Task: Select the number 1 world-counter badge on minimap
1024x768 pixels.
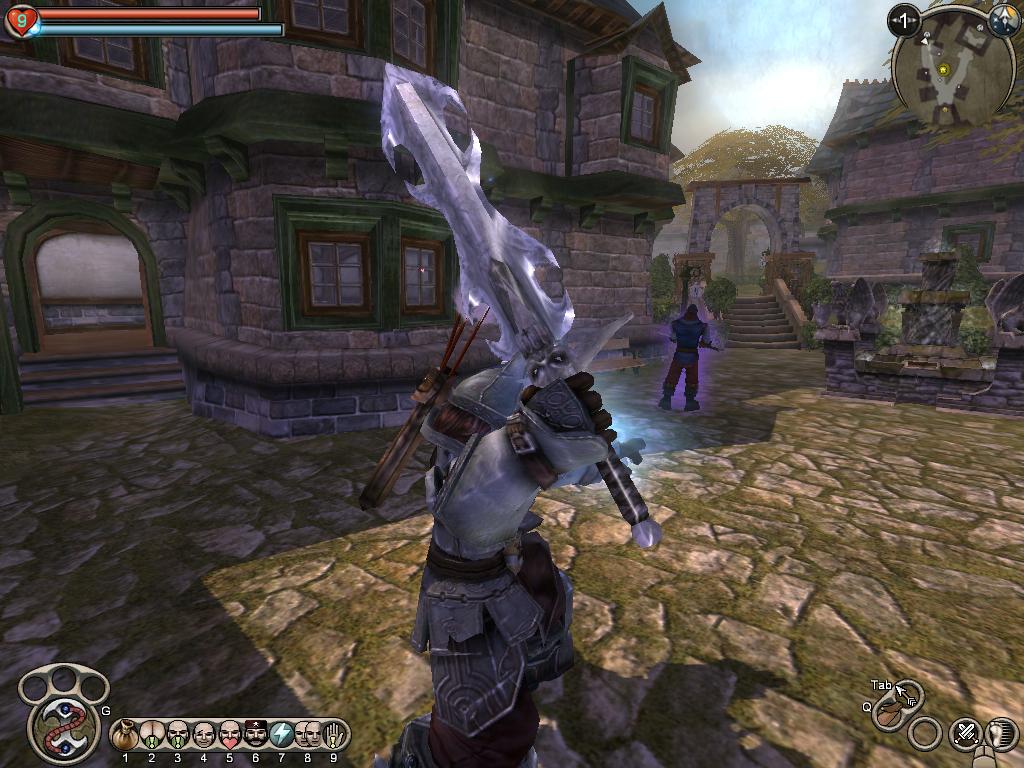Action: click(904, 19)
